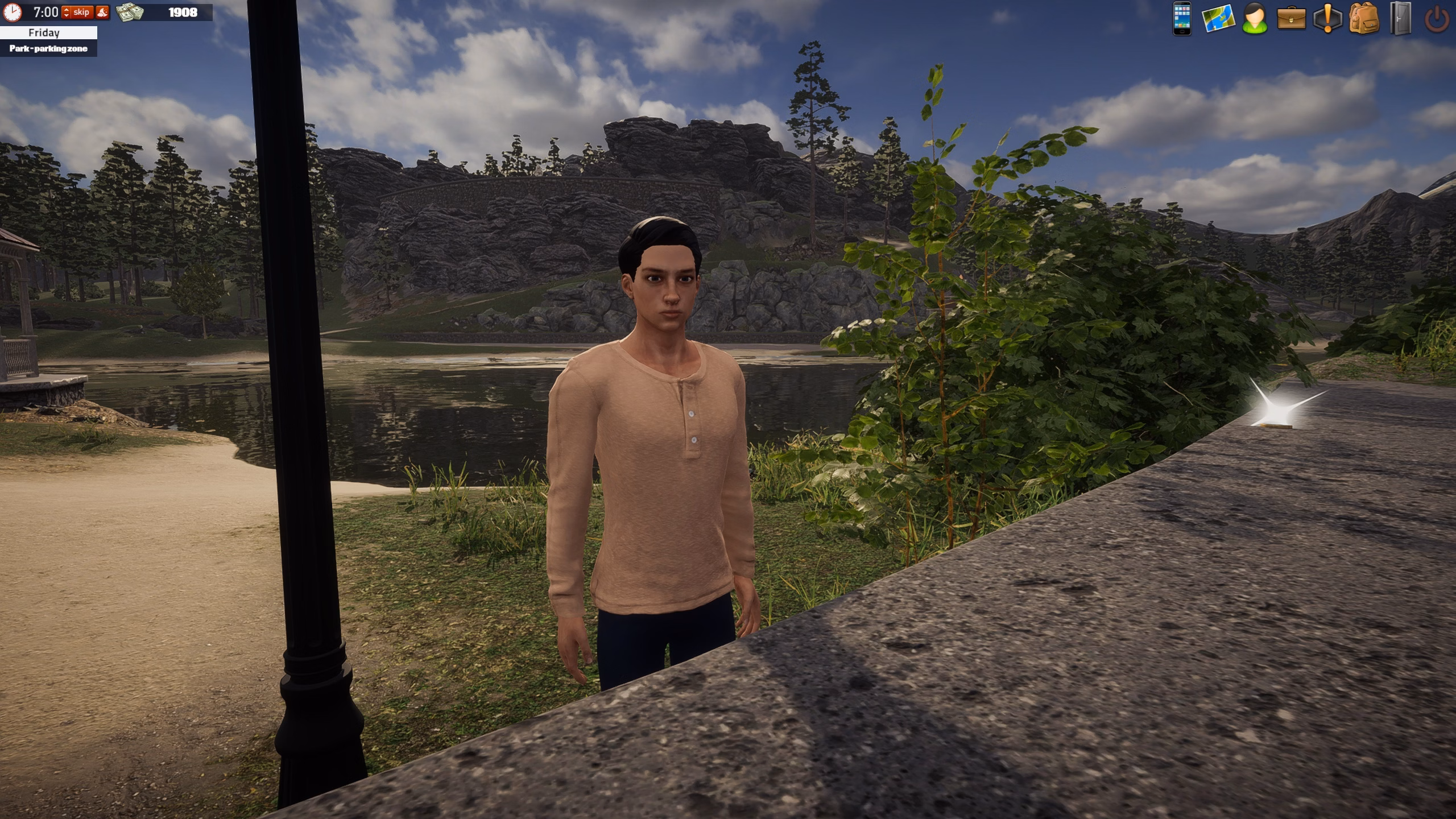Viewport: 1456px width, 819px height.
Task: Adjust the skip time stepper arrows
Action: tap(66, 12)
